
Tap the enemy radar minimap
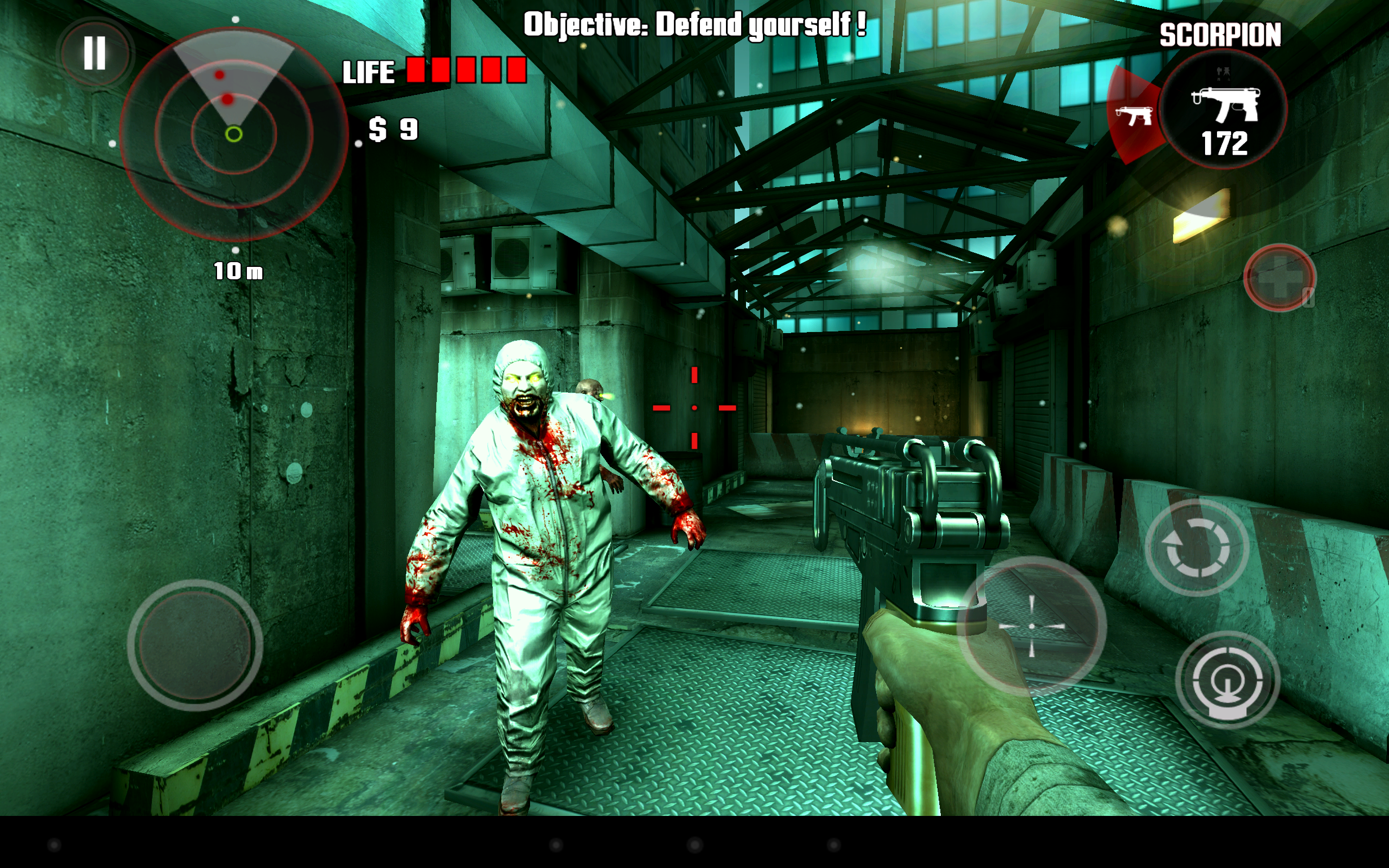coord(234,135)
